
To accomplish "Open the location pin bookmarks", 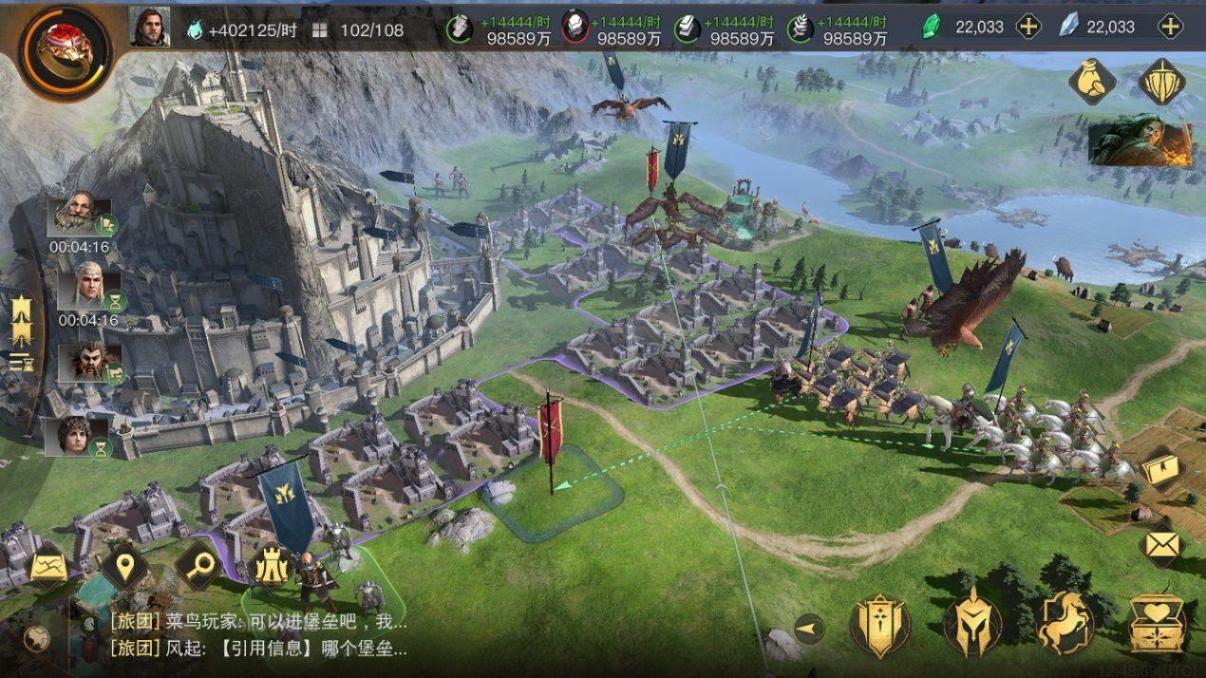I will click(x=124, y=567).
